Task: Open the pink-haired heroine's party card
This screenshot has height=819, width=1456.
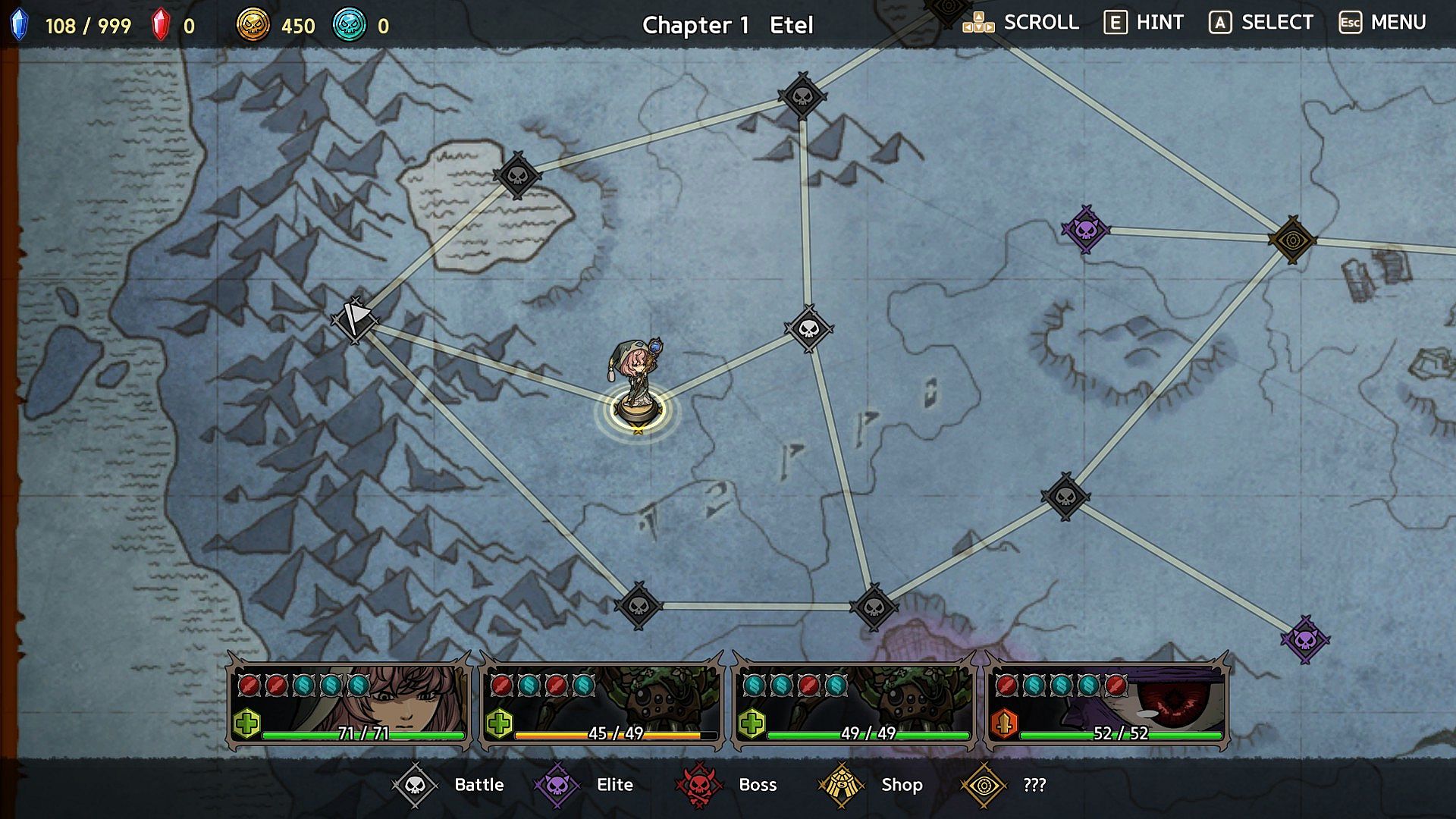Action: click(350, 704)
